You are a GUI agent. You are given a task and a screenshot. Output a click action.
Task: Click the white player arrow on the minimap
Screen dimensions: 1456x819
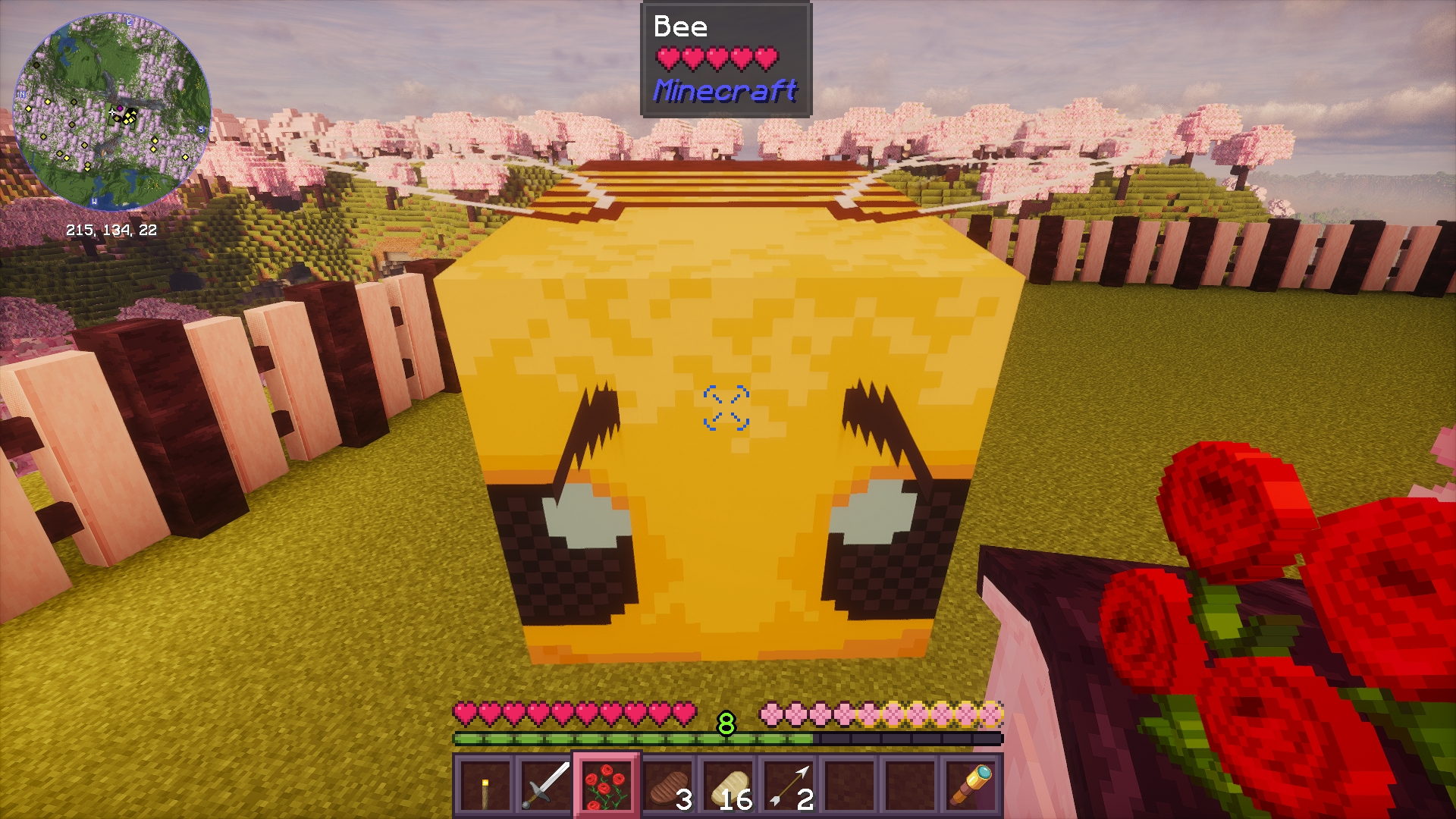pyautogui.click(x=111, y=111)
